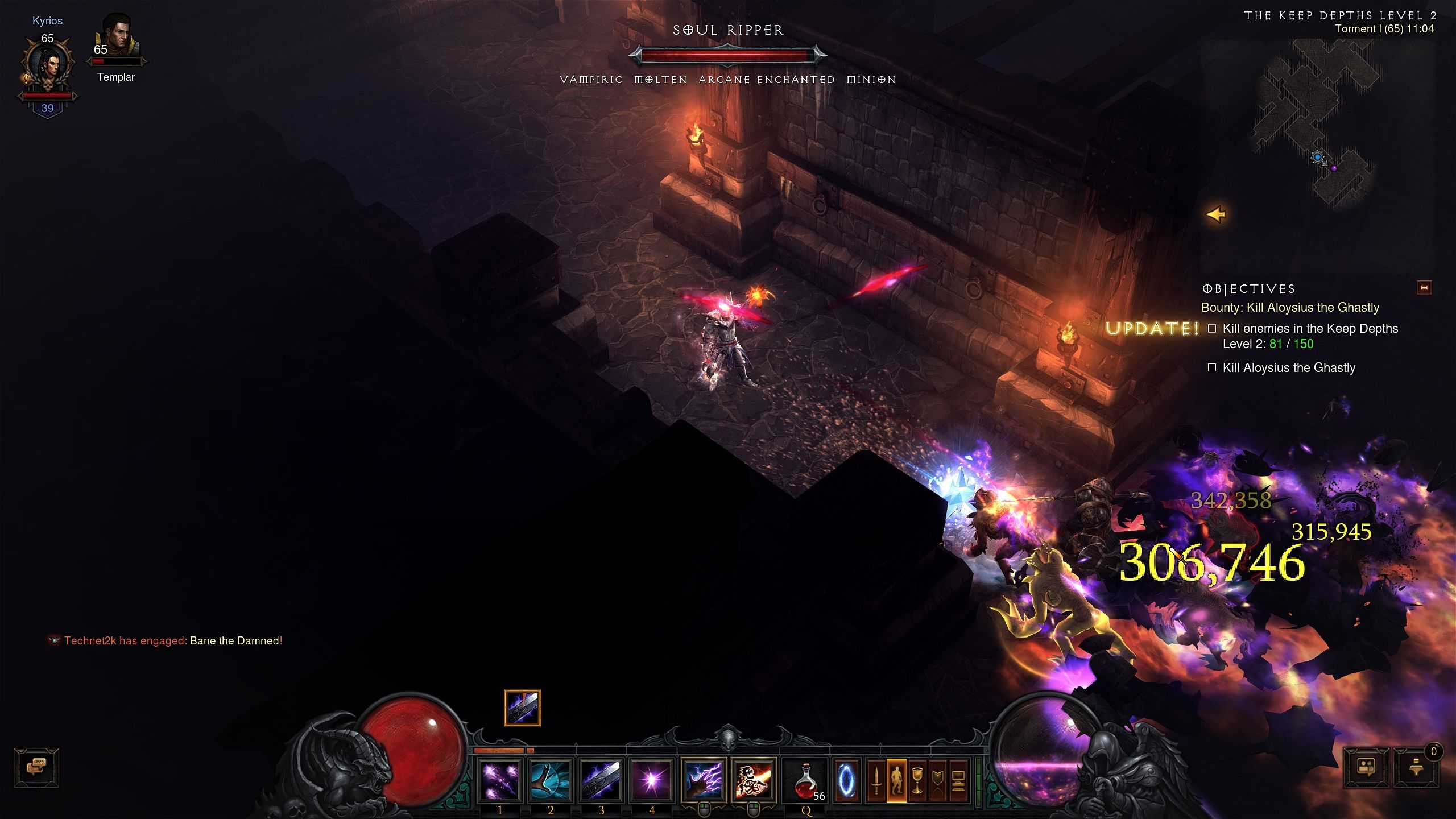Click the magic weapon buff icon
1456x819 pixels.
(522, 708)
